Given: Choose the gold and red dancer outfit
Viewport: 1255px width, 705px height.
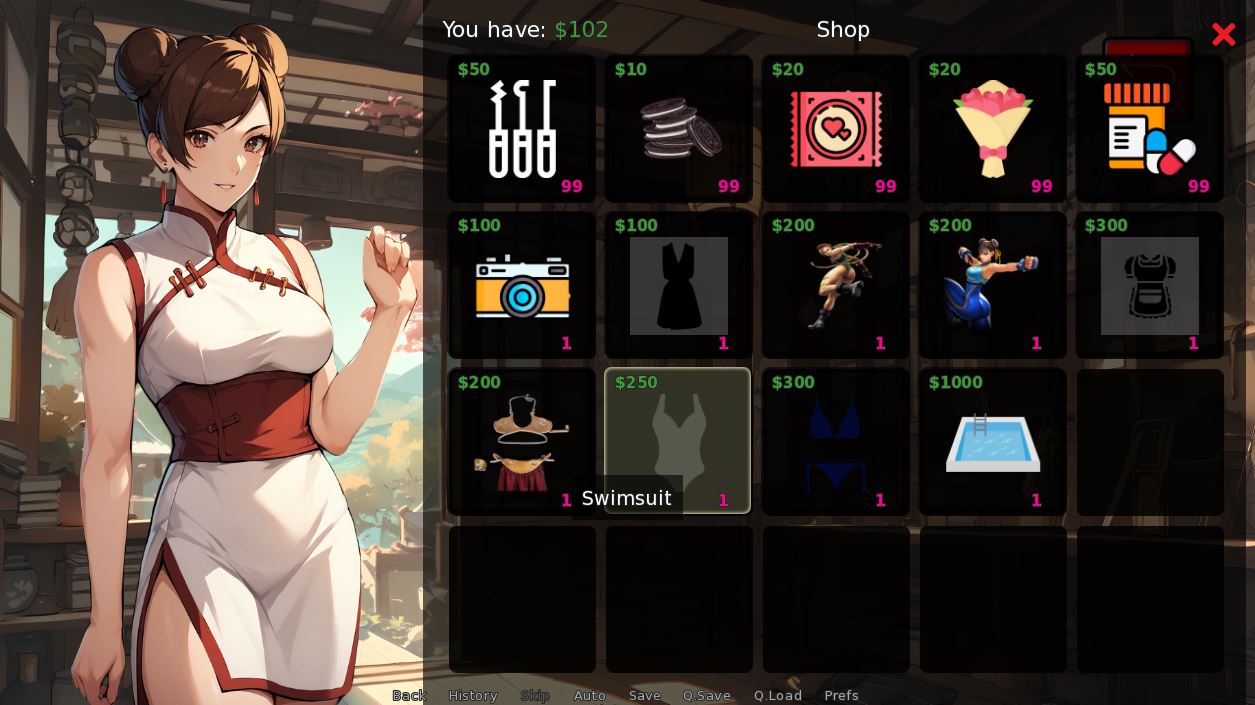Looking at the screenshot, I should point(522,443).
